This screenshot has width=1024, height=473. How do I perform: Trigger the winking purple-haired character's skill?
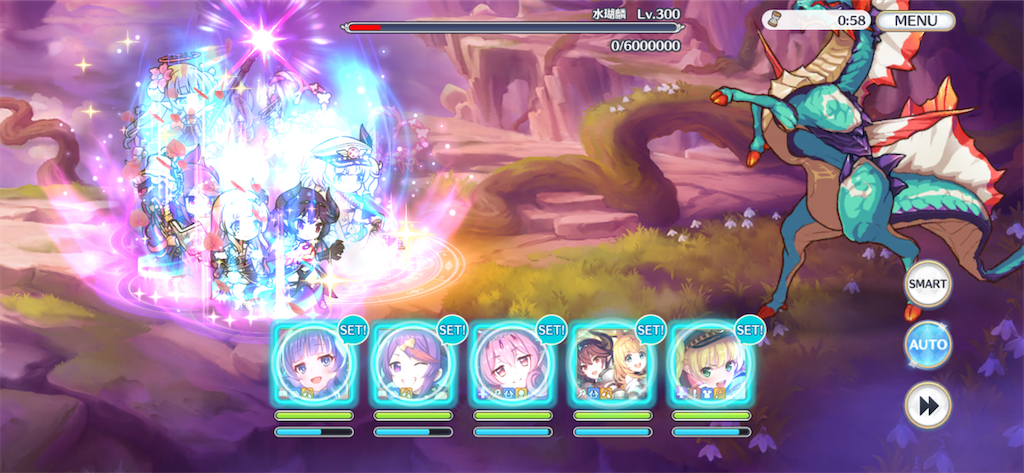[412, 364]
